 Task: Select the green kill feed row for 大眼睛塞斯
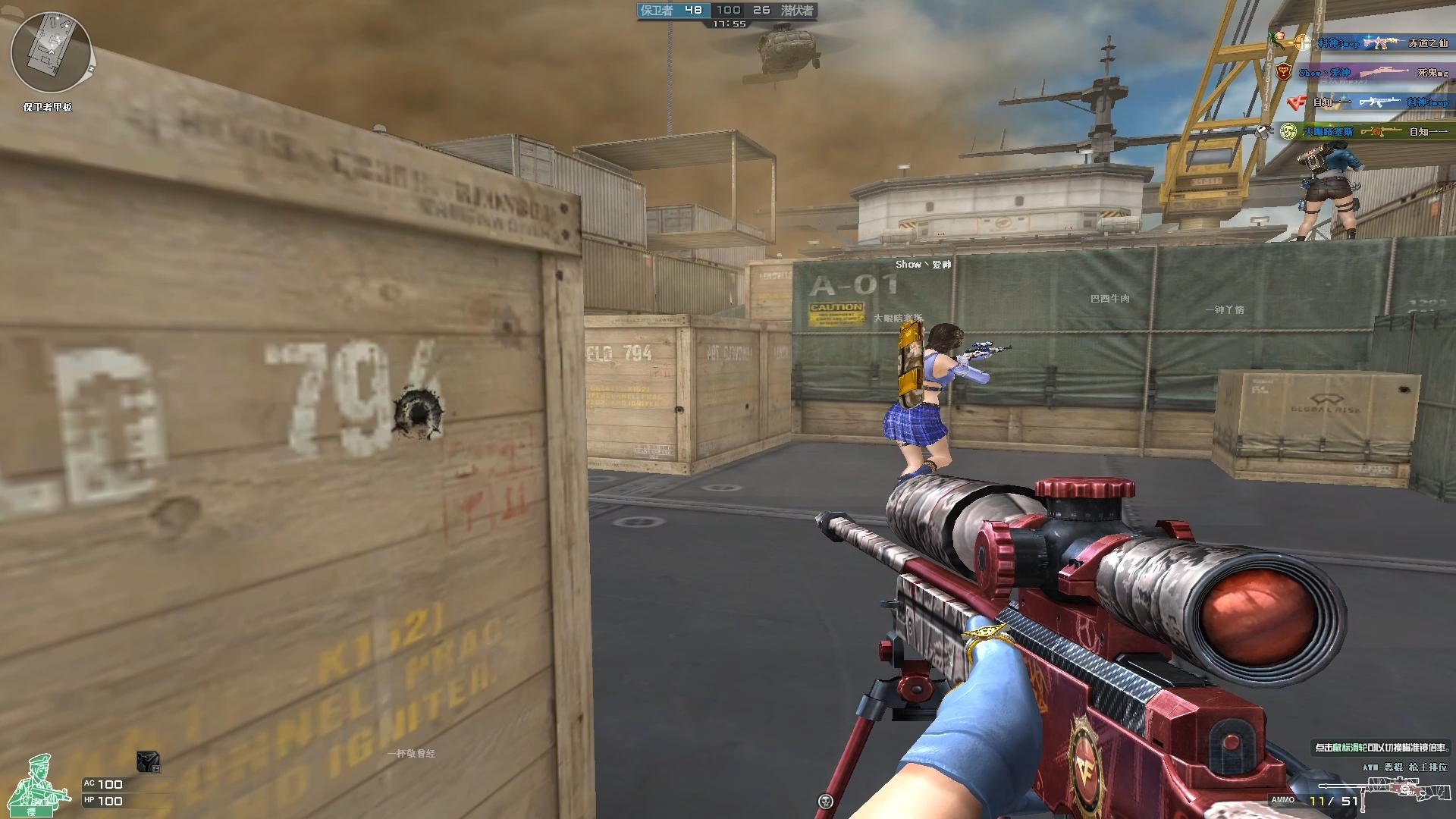pyautogui.click(x=1360, y=132)
